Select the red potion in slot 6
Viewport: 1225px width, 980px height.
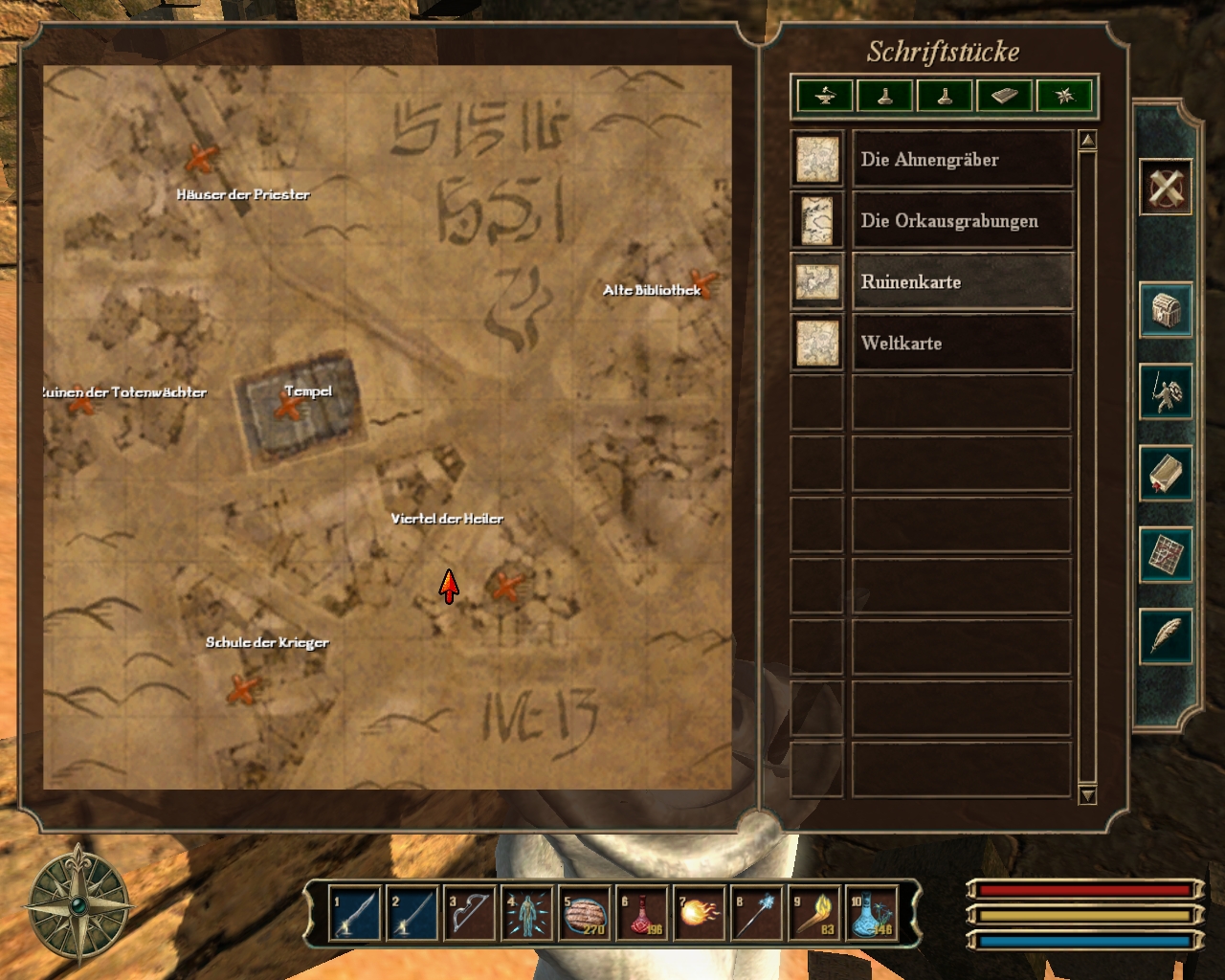pos(641,915)
